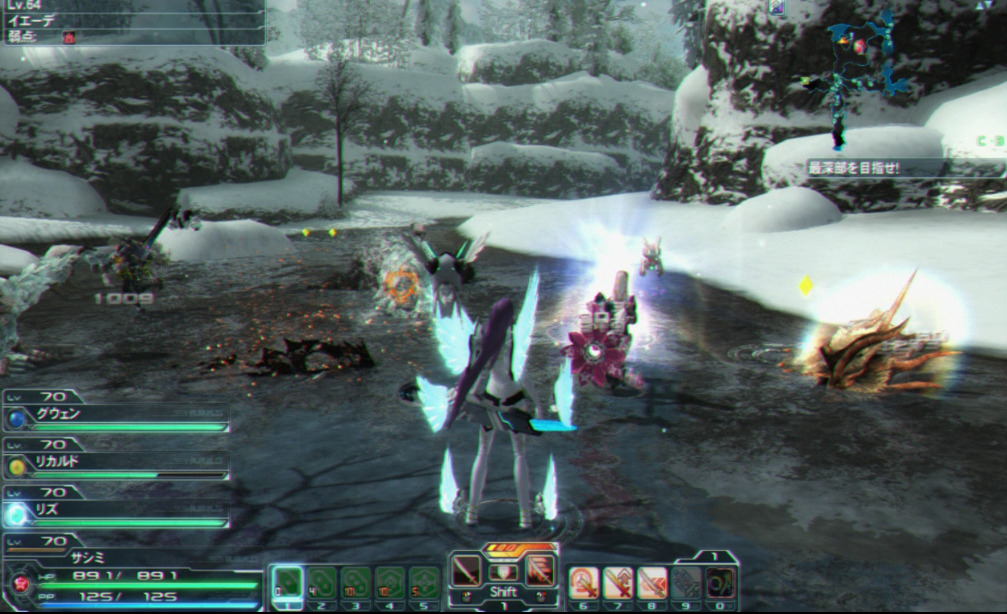Use the green consumable in slot 3
This screenshot has height=614, width=1007.
[356, 582]
